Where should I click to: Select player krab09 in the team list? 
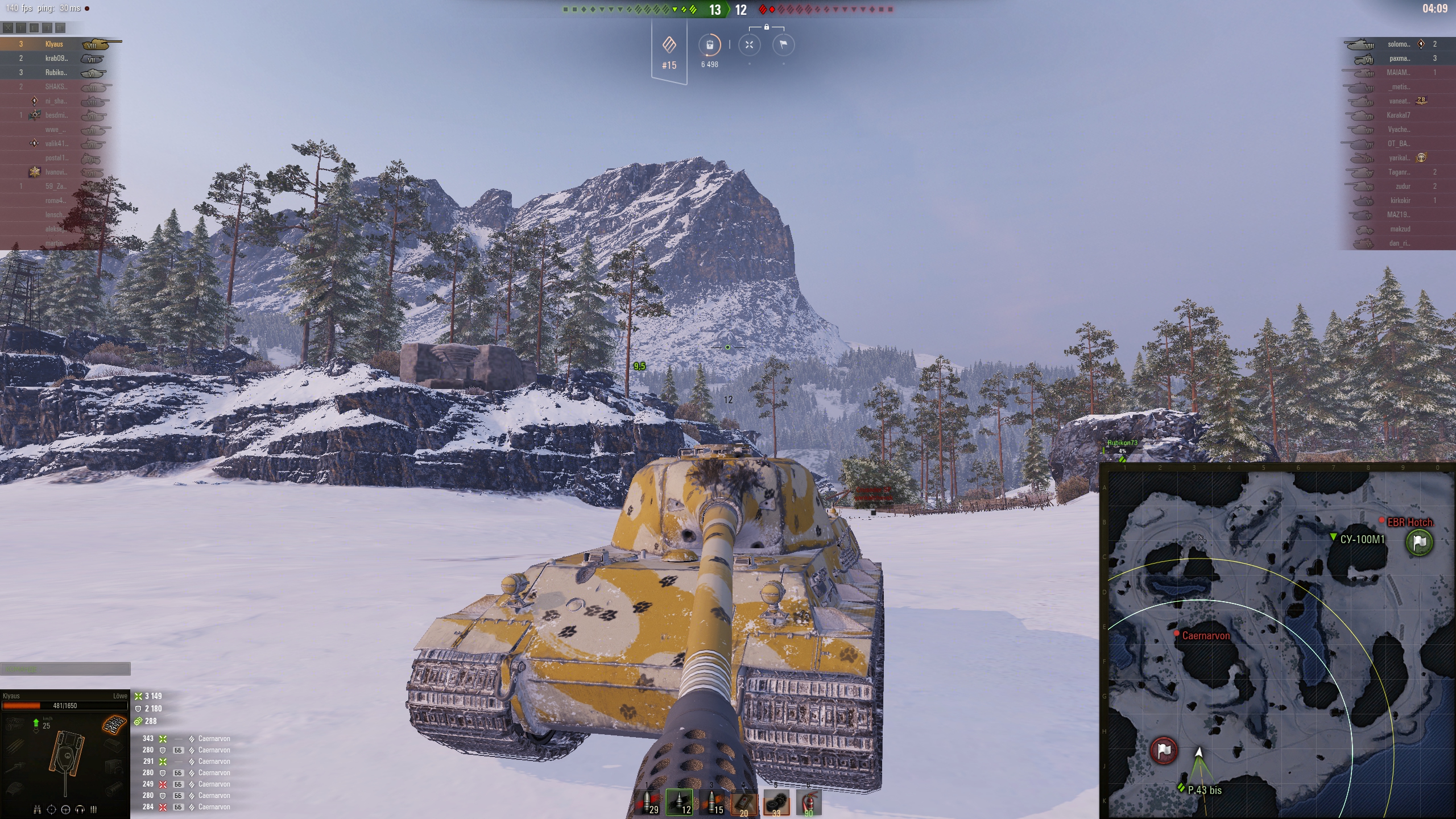(56, 58)
